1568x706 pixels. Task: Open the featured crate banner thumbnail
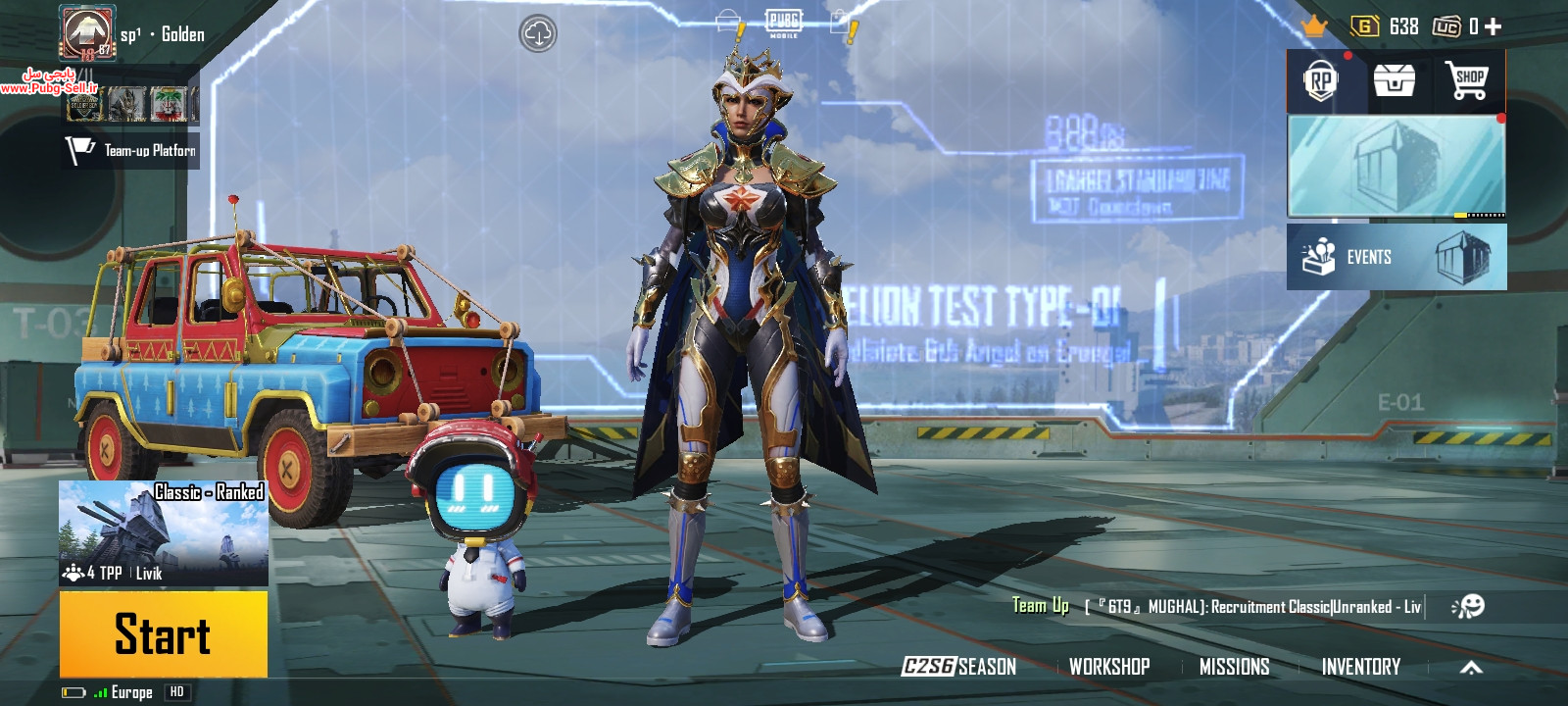click(1396, 166)
